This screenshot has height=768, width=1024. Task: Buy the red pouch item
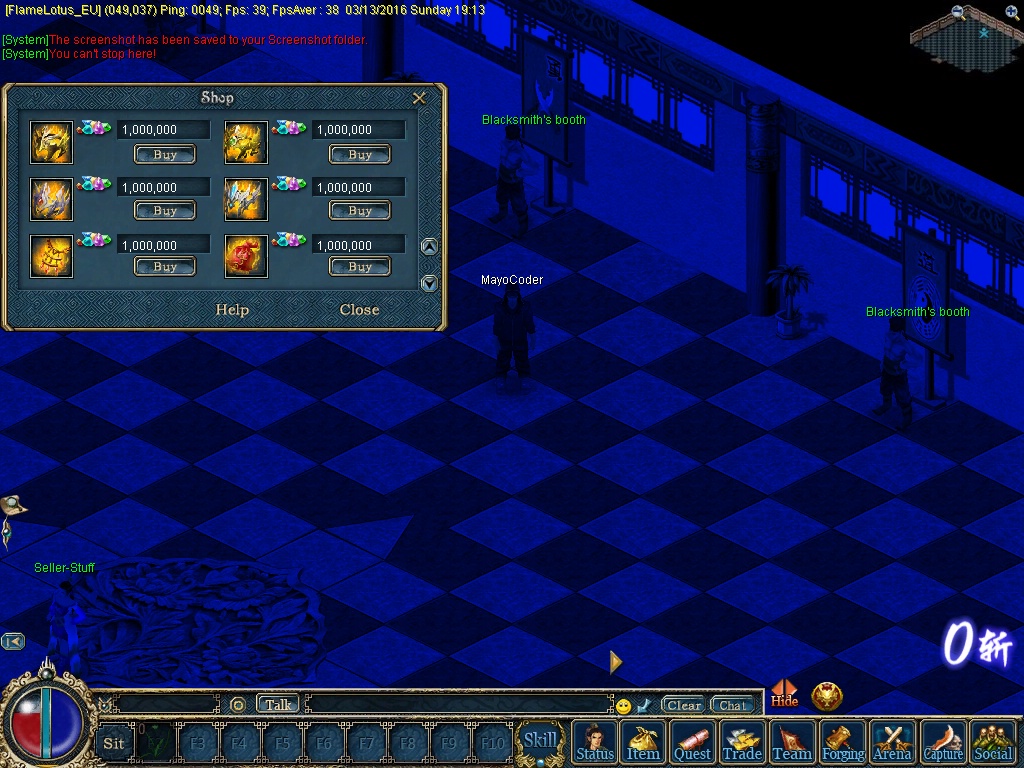tap(360, 267)
